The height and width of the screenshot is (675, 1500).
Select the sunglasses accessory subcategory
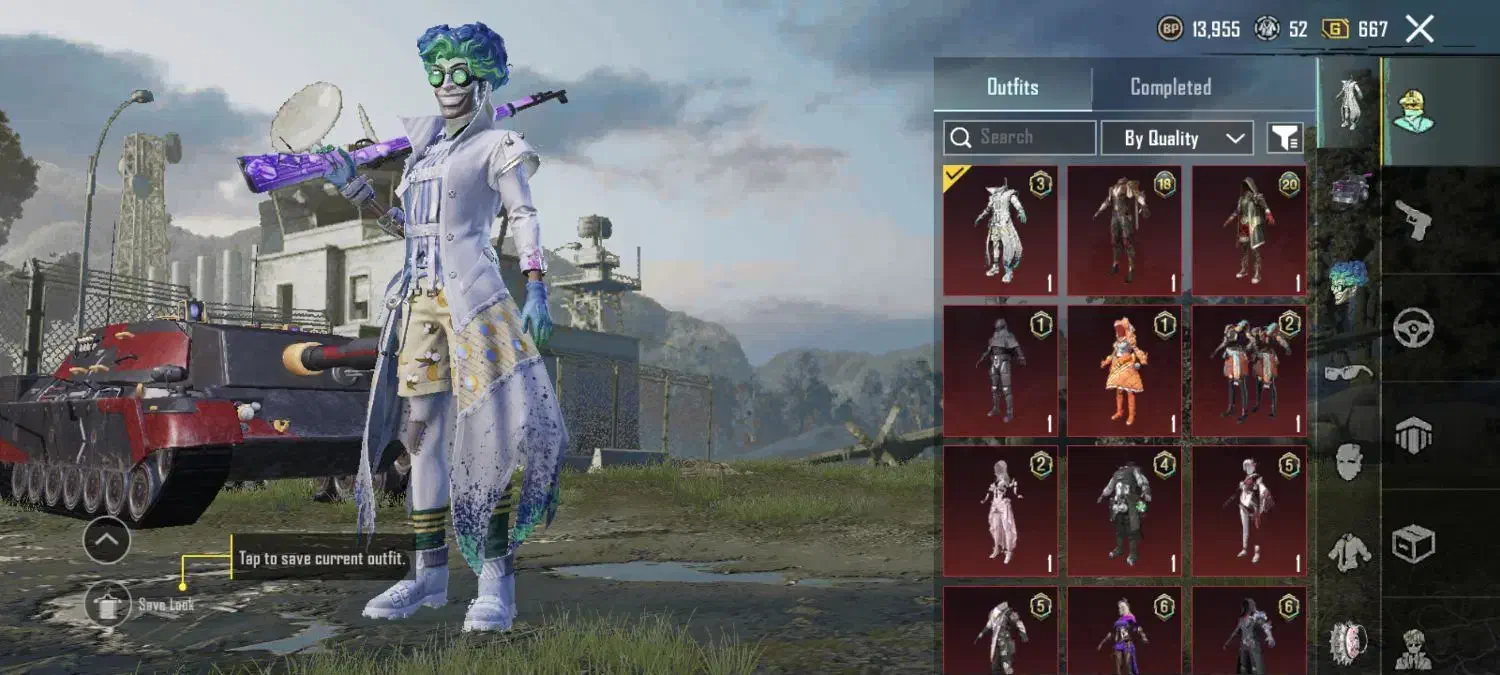pyautogui.click(x=1349, y=372)
